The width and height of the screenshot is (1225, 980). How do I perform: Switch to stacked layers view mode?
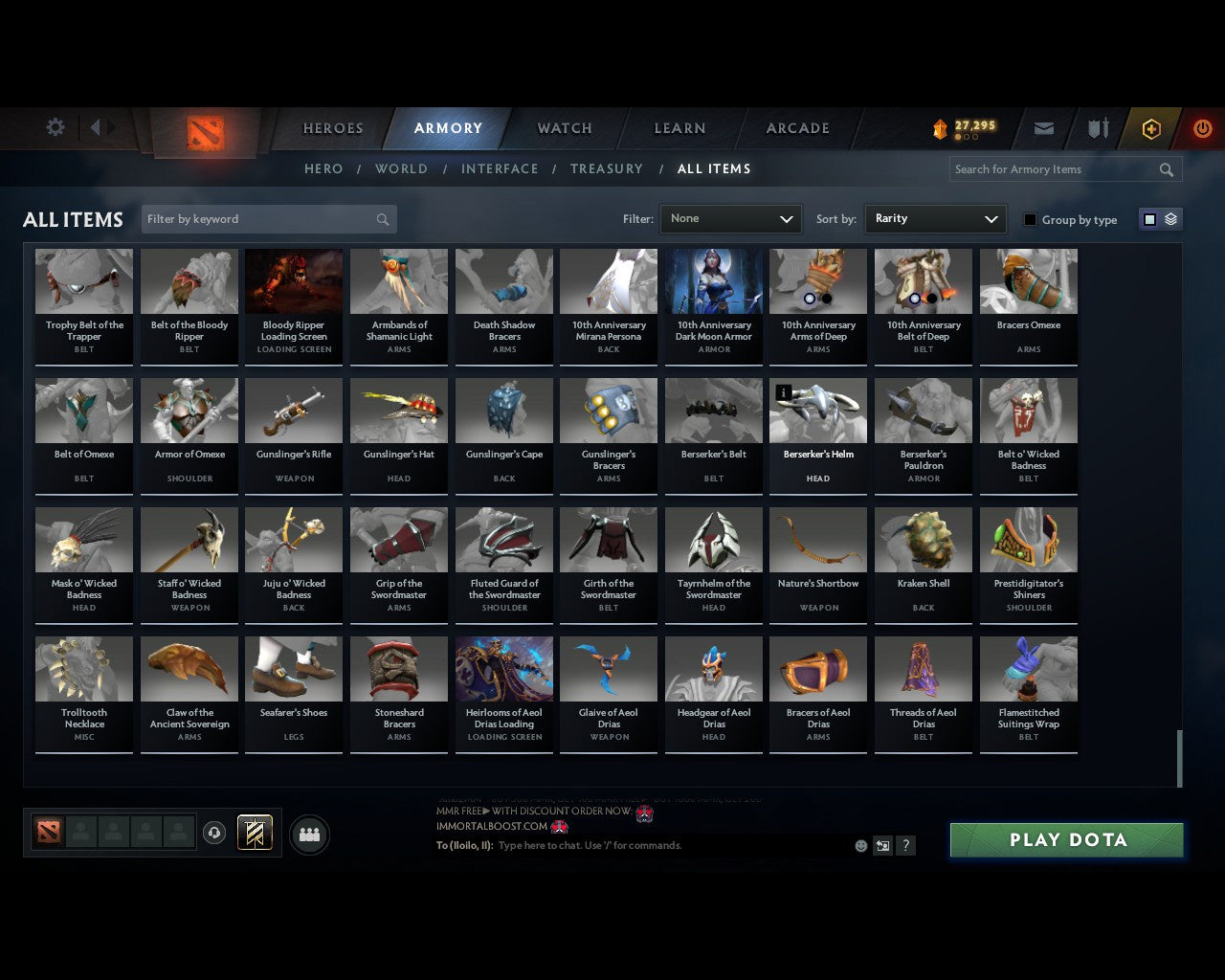1169,218
